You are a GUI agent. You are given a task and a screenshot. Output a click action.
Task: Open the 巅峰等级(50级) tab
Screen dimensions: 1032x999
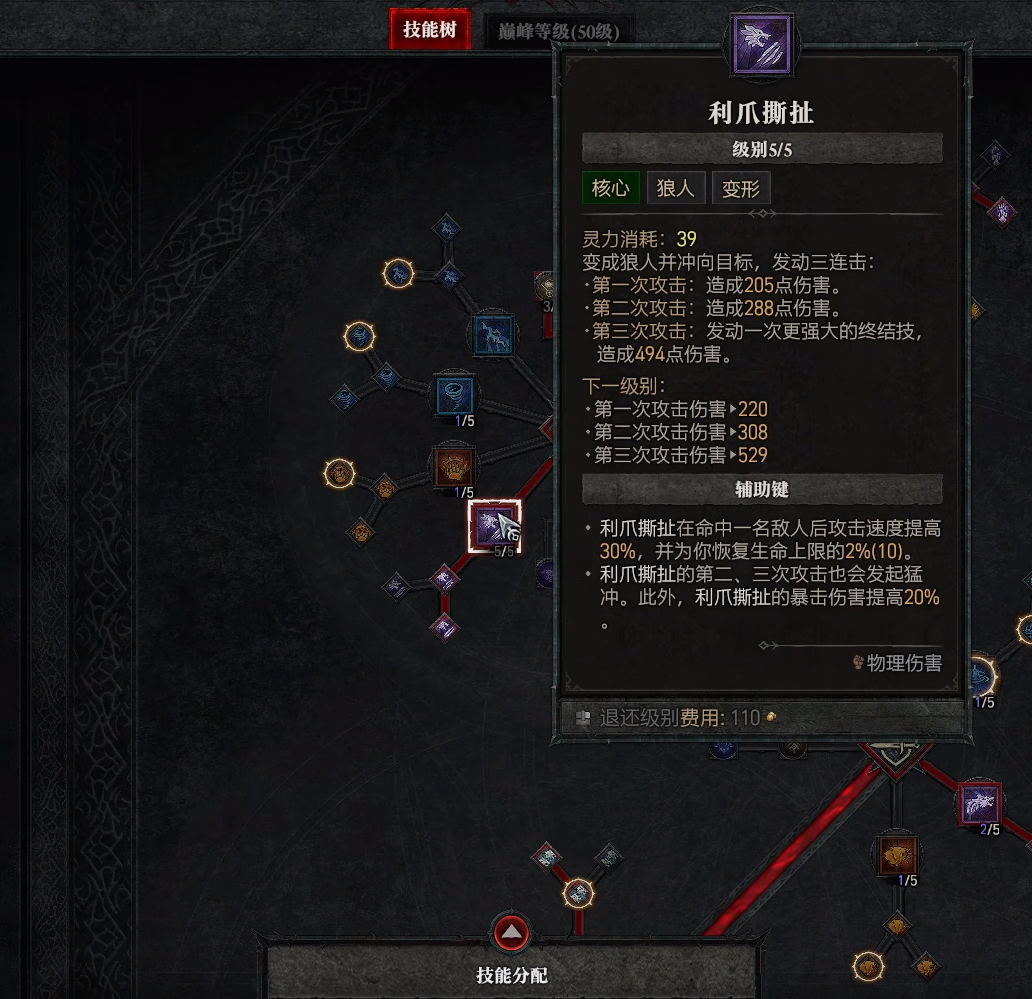[559, 31]
